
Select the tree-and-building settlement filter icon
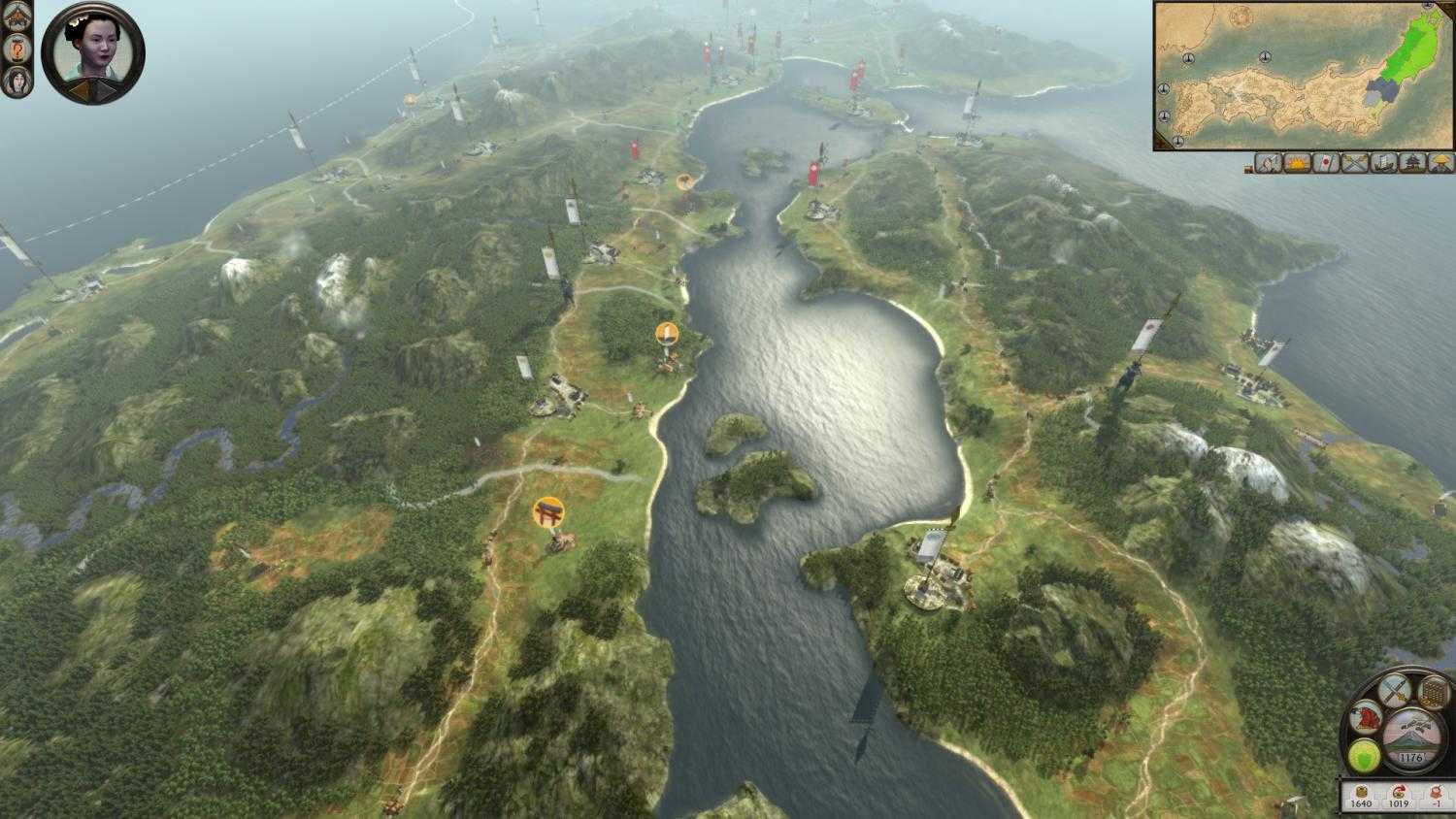click(1413, 165)
